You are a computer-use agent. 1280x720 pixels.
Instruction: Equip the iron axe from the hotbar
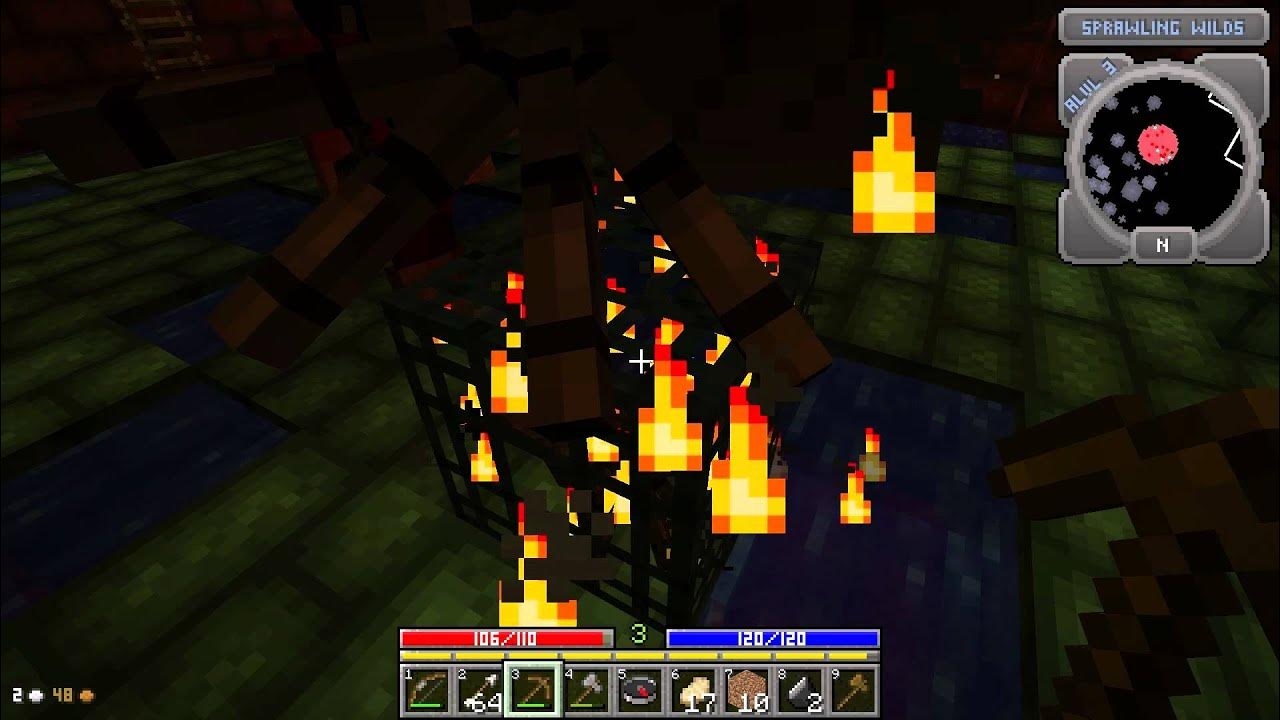pyautogui.click(x=587, y=691)
